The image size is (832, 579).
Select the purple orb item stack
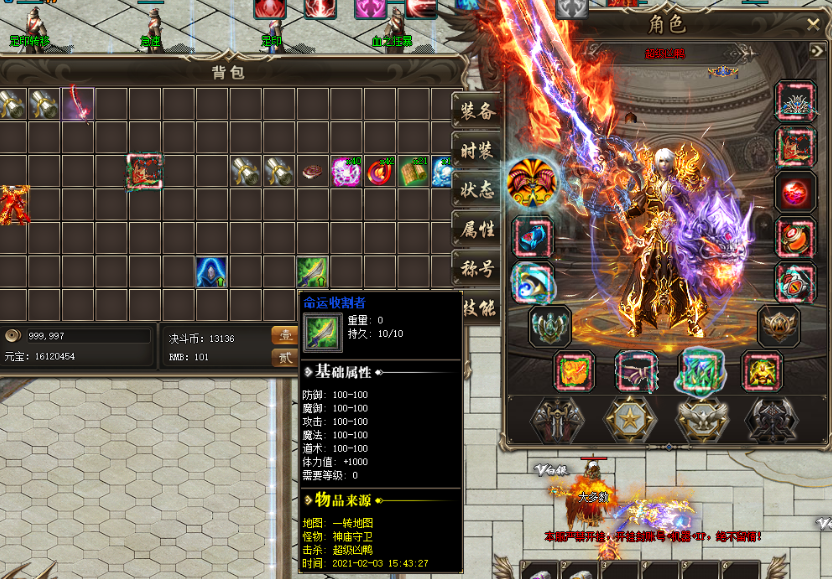tap(346, 172)
